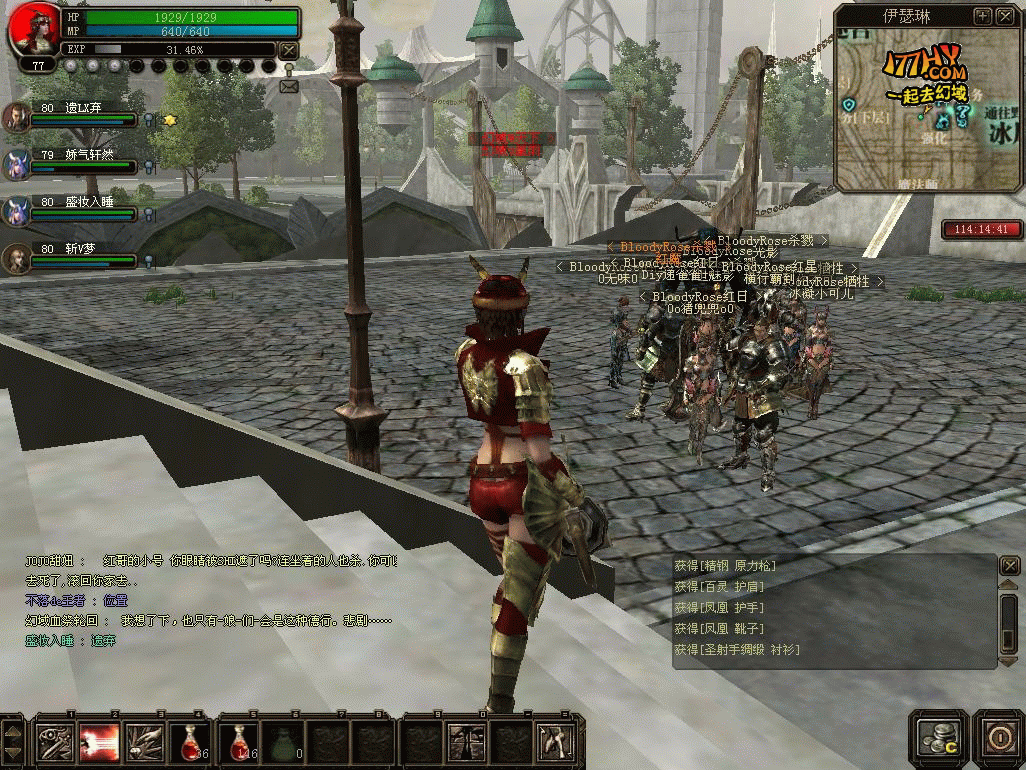This screenshot has height=770, width=1026.
Task: Use the red potion with 116 remaining
Action: point(237,741)
